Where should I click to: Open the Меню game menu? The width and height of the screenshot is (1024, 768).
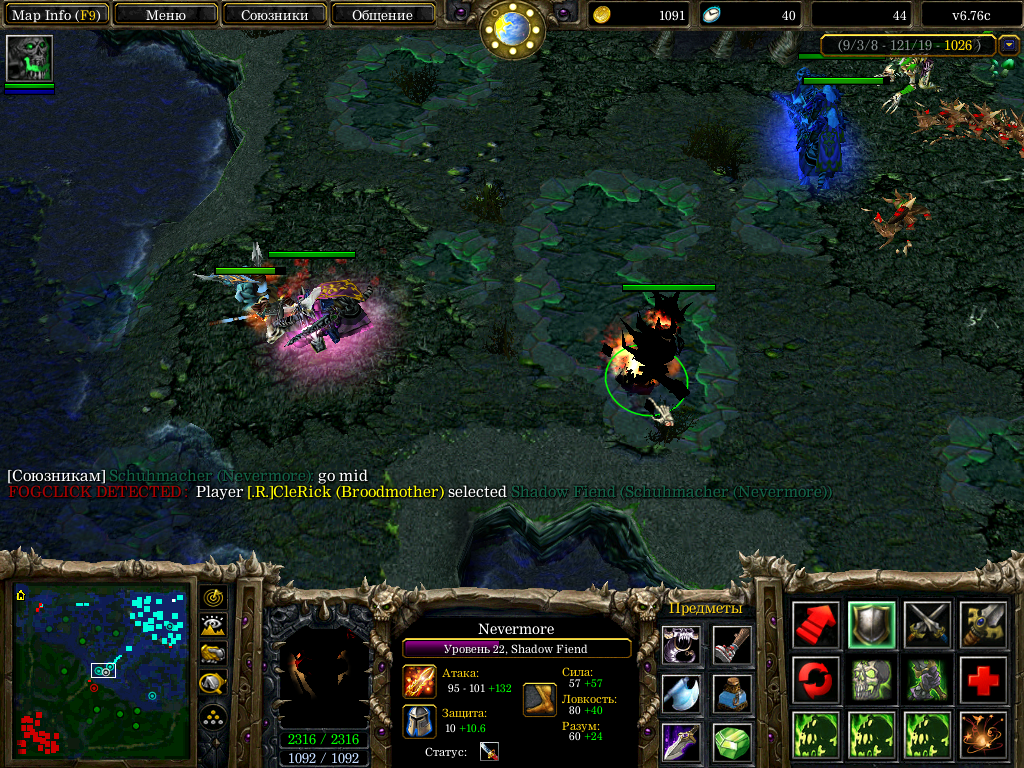click(x=166, y=15)
